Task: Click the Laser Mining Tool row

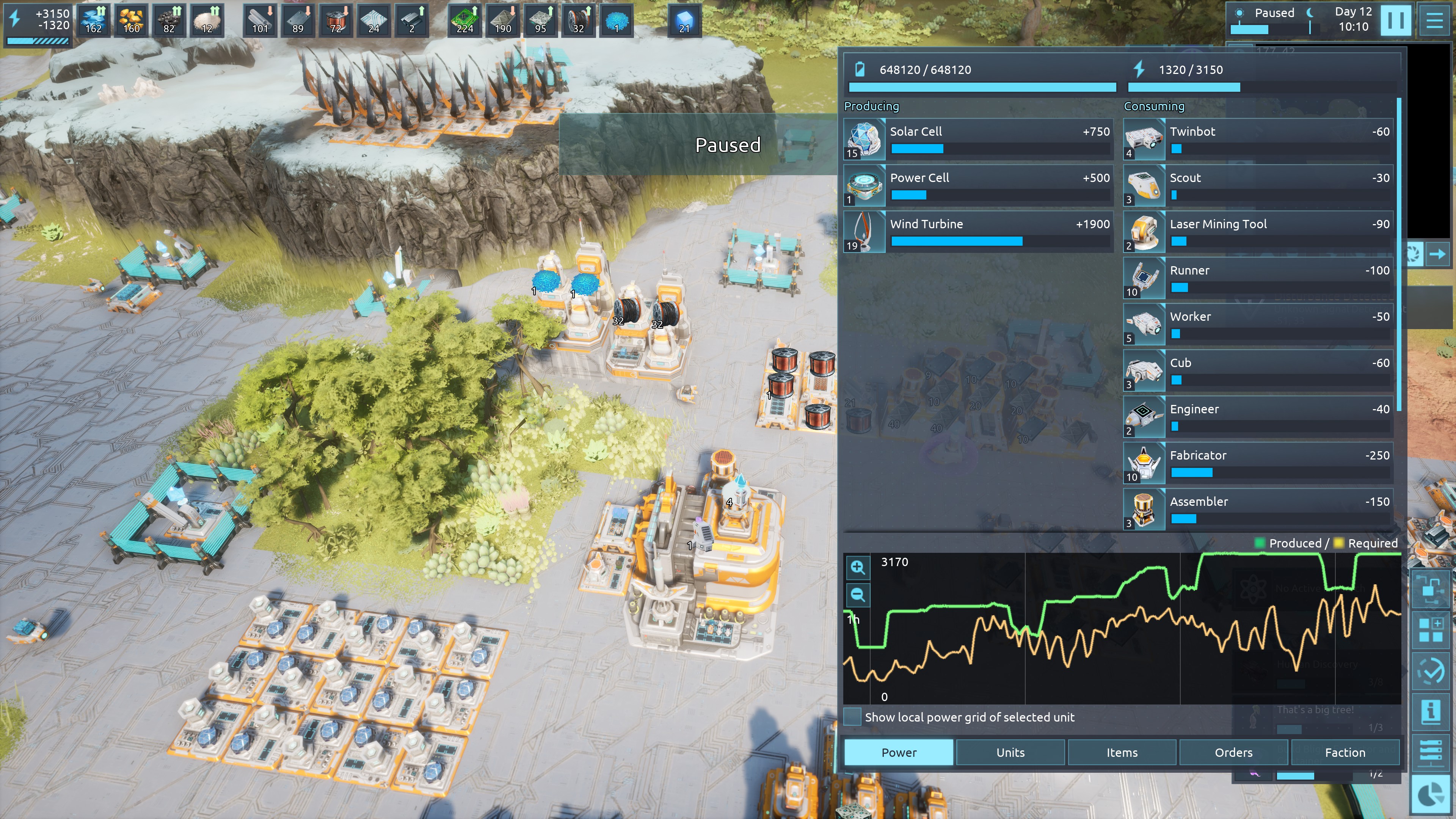Action: pos(1258,232)
